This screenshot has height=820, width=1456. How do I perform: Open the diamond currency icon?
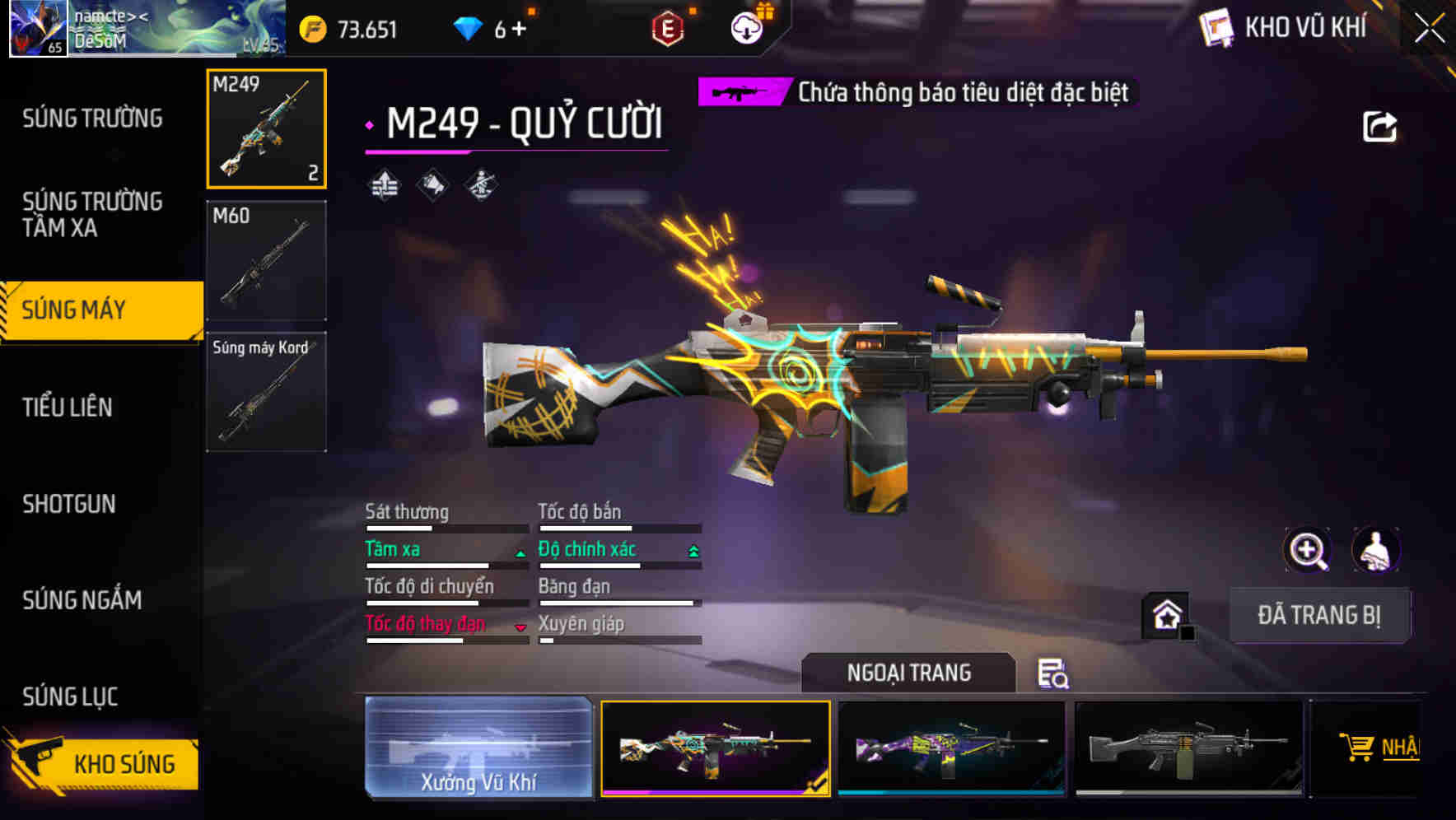[468, 26]
